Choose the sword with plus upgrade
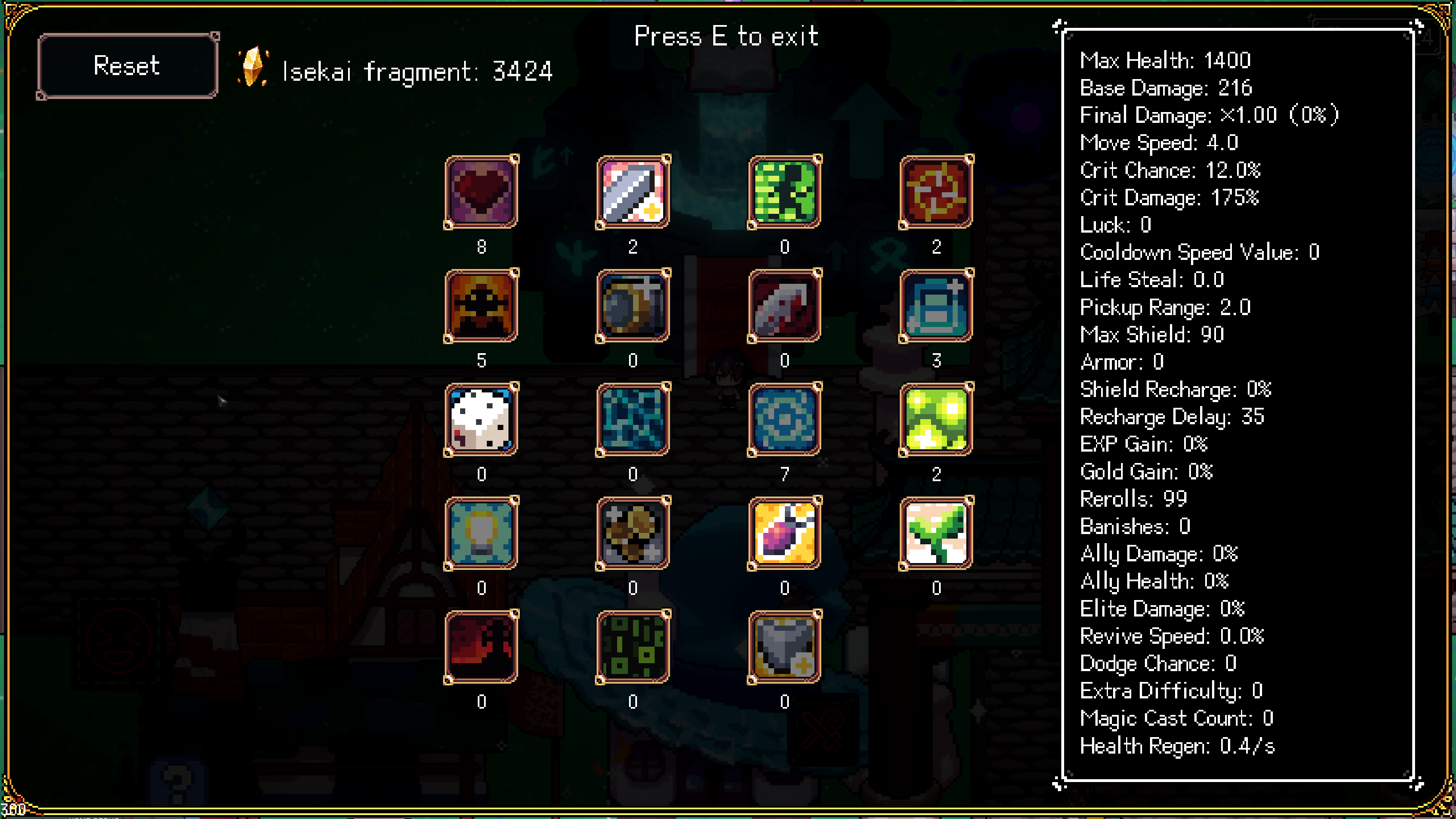Screen dimensions: 1456x819 point(633,192)
